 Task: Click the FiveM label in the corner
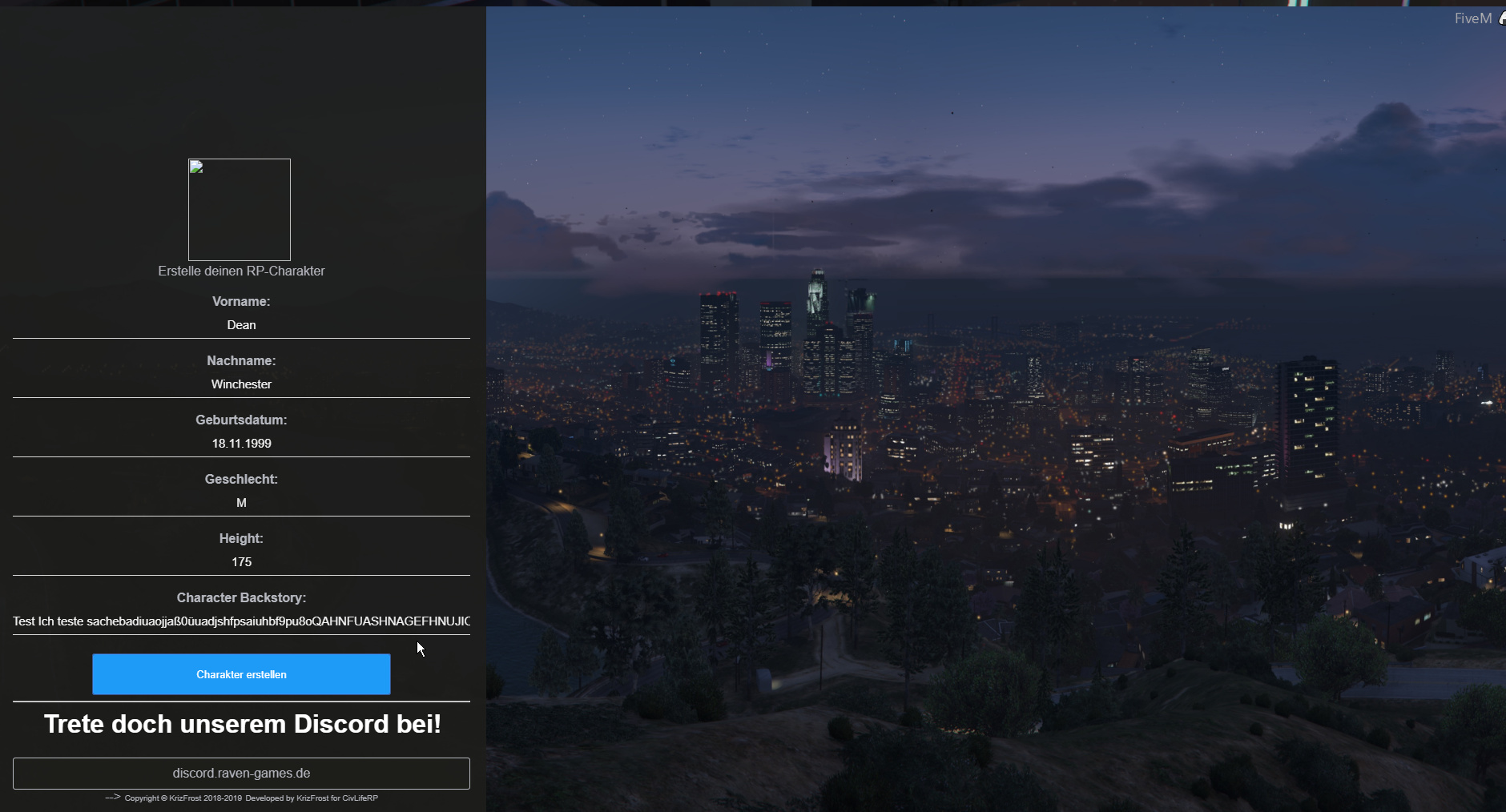pos(1472,17)
